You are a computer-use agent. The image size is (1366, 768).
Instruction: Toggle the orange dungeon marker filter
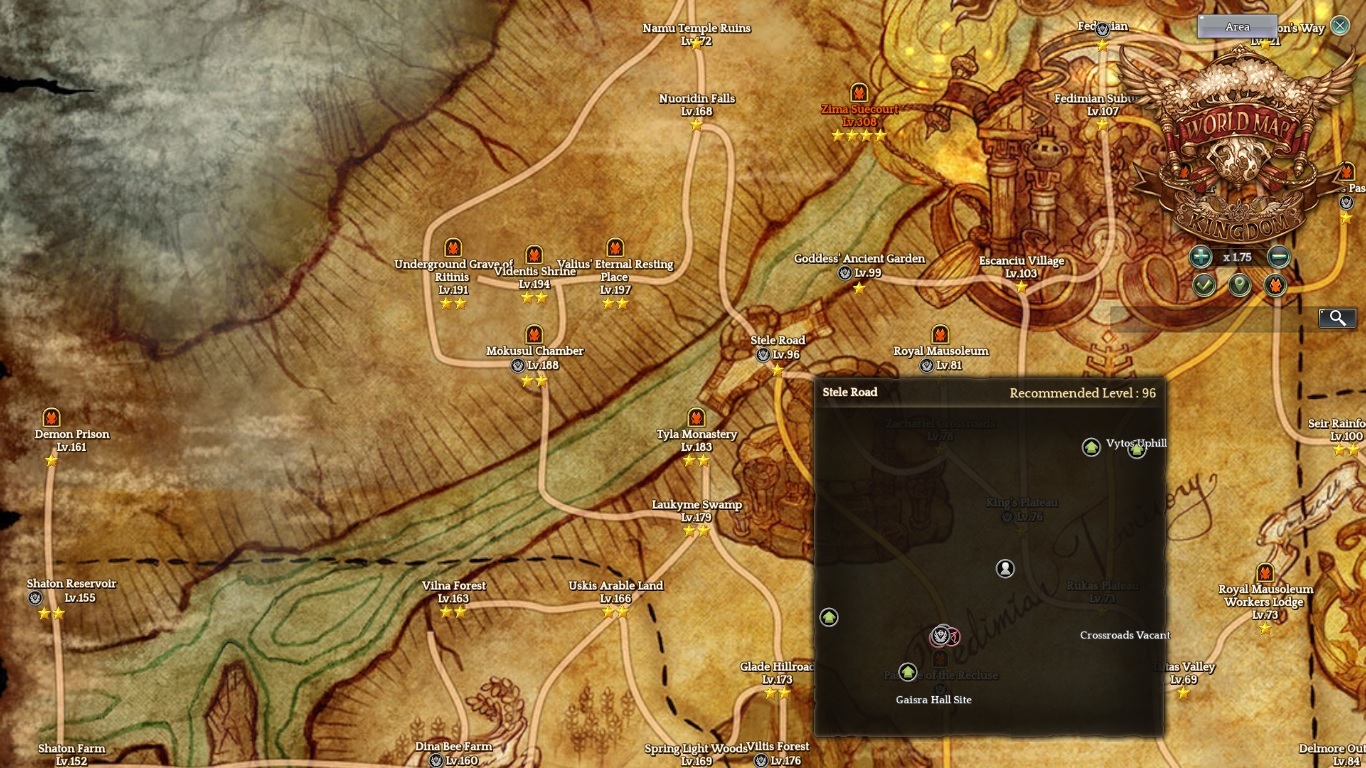click(1275, 286)
